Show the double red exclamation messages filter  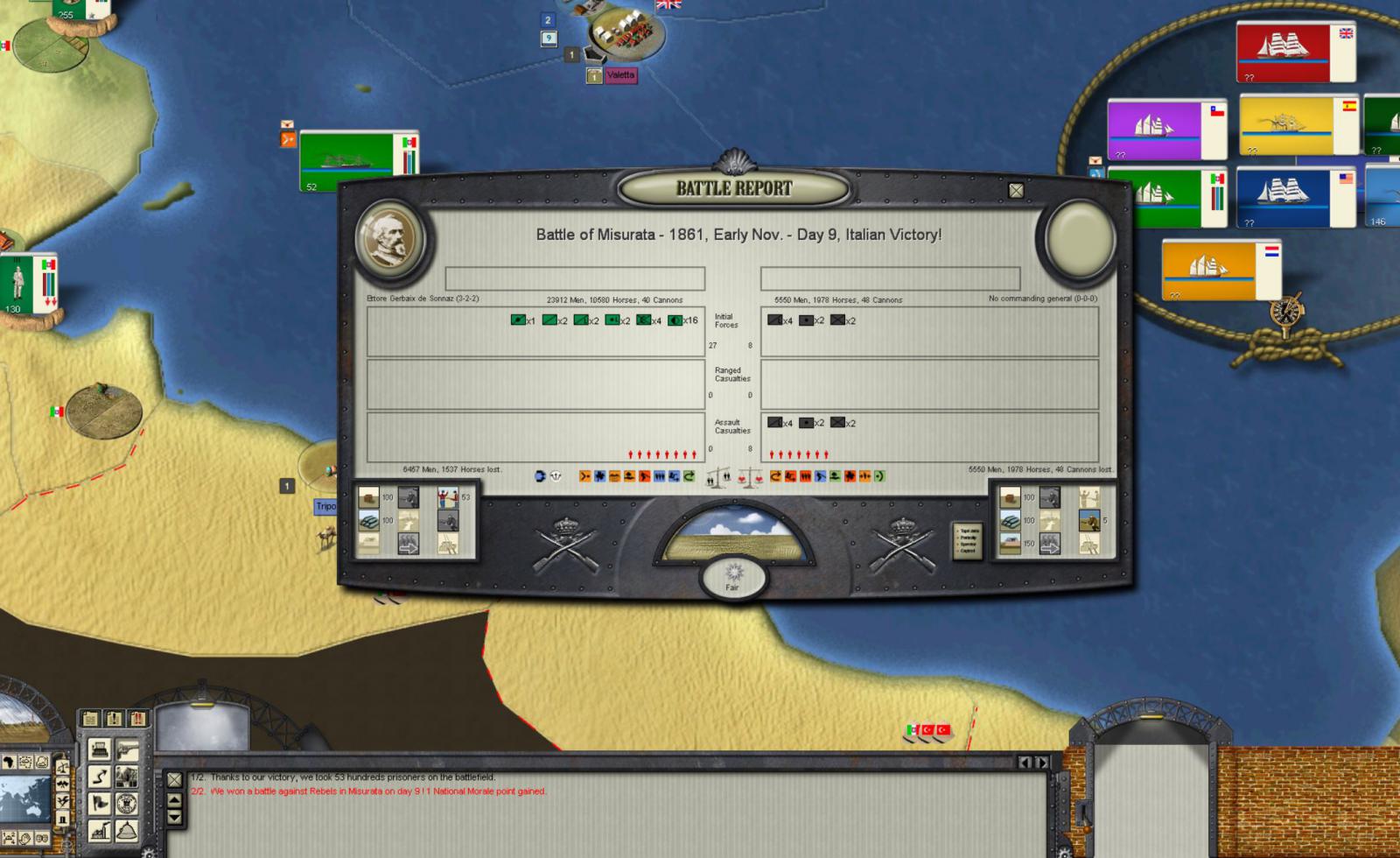(x=137, y=719)
